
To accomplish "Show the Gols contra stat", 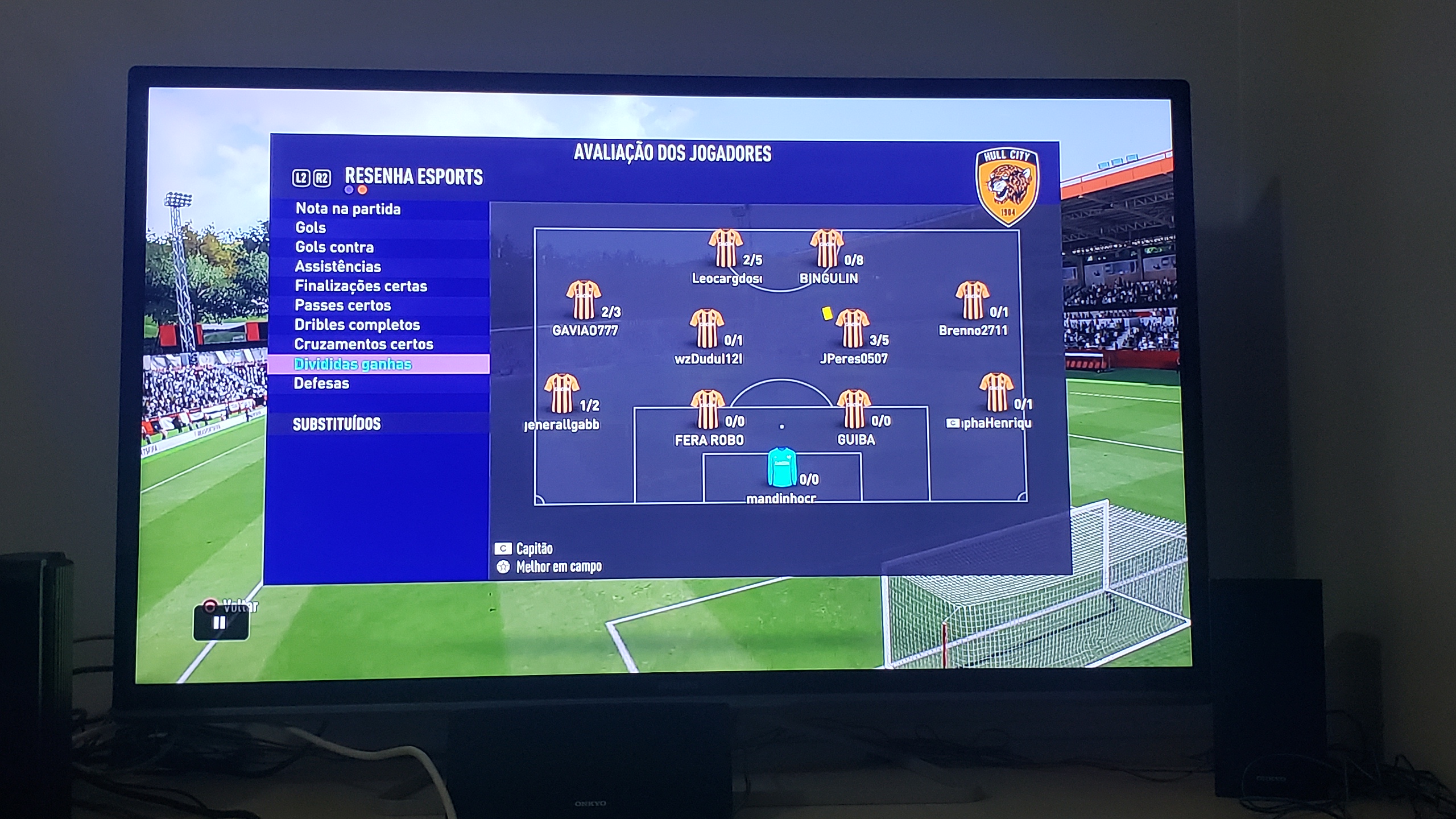I will (334, 247).
